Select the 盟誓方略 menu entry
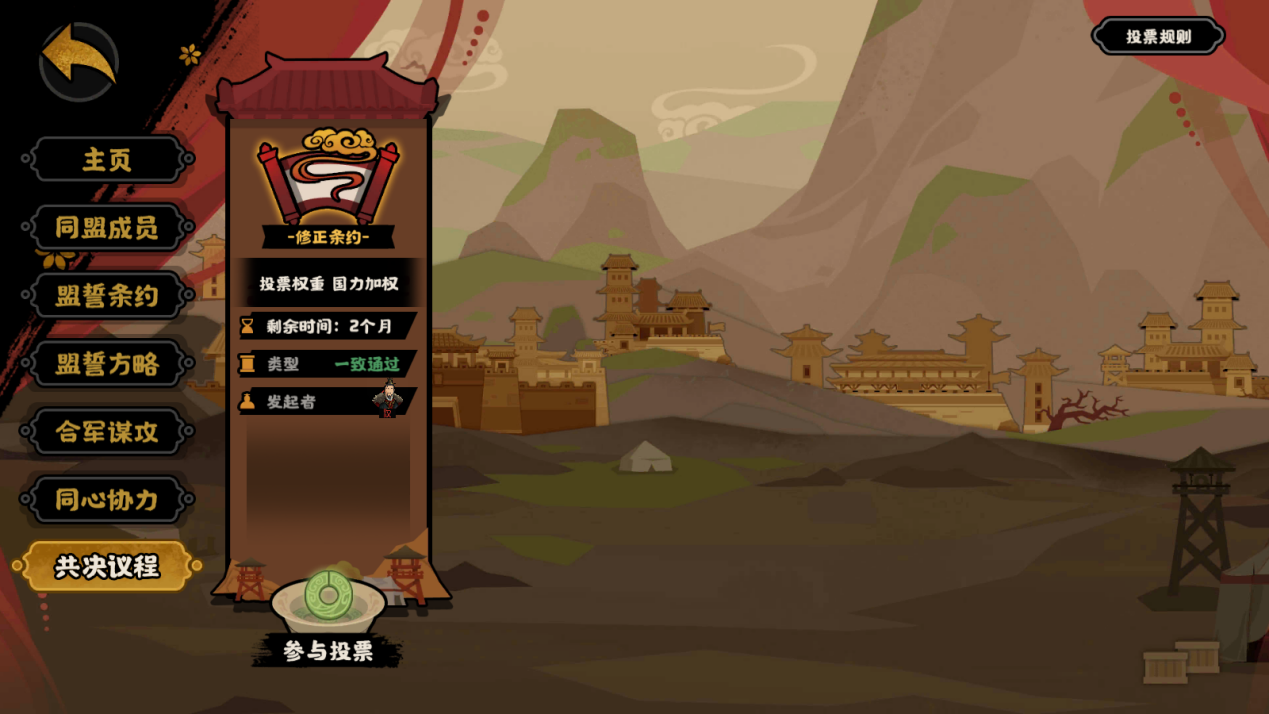 point(107,364)
